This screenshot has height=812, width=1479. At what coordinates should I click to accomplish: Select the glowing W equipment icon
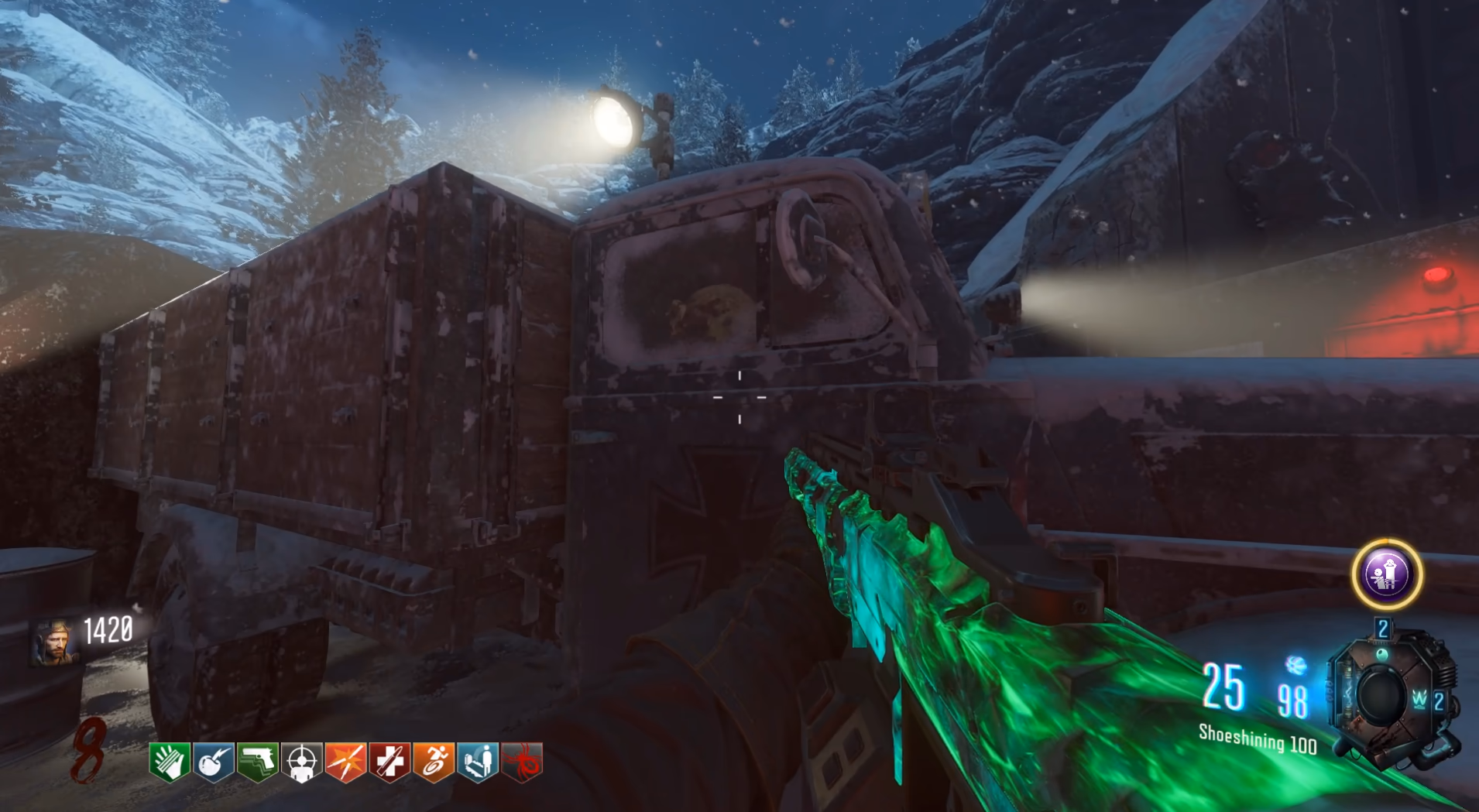[x=1419, y=700]
